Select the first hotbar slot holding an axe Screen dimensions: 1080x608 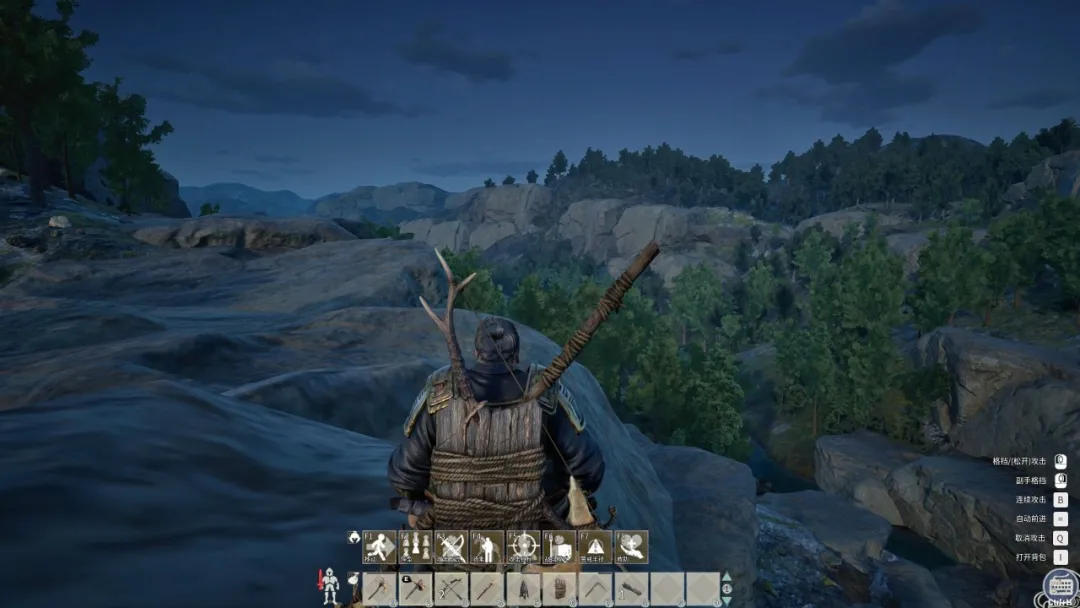pos(379,589)
